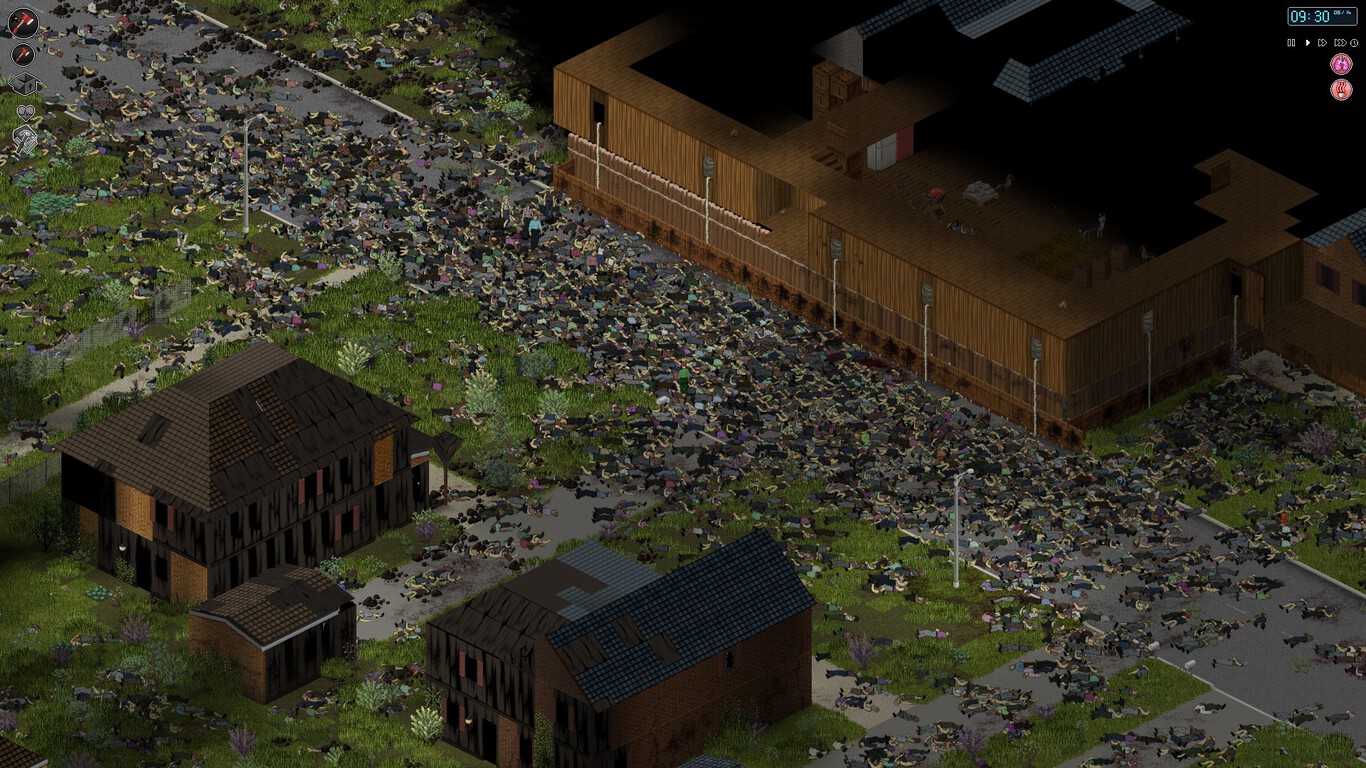Click the date indicator on the clock panel
This screenshot has width=1366, height=768.
[x=1342, y=13]
